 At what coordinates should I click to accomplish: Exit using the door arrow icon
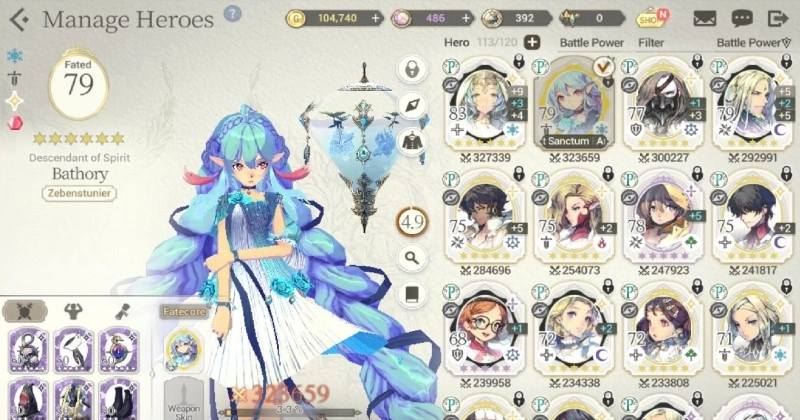(777, 18)
